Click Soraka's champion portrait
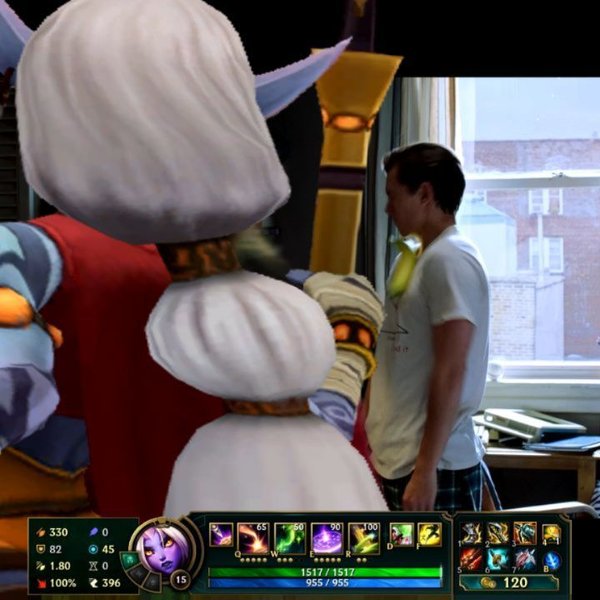 [160, 549]
